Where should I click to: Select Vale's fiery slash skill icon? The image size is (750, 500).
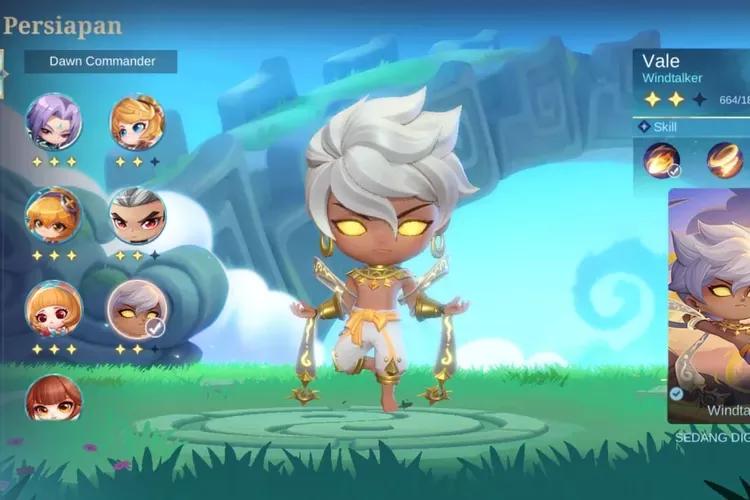[x=662, y=160]
